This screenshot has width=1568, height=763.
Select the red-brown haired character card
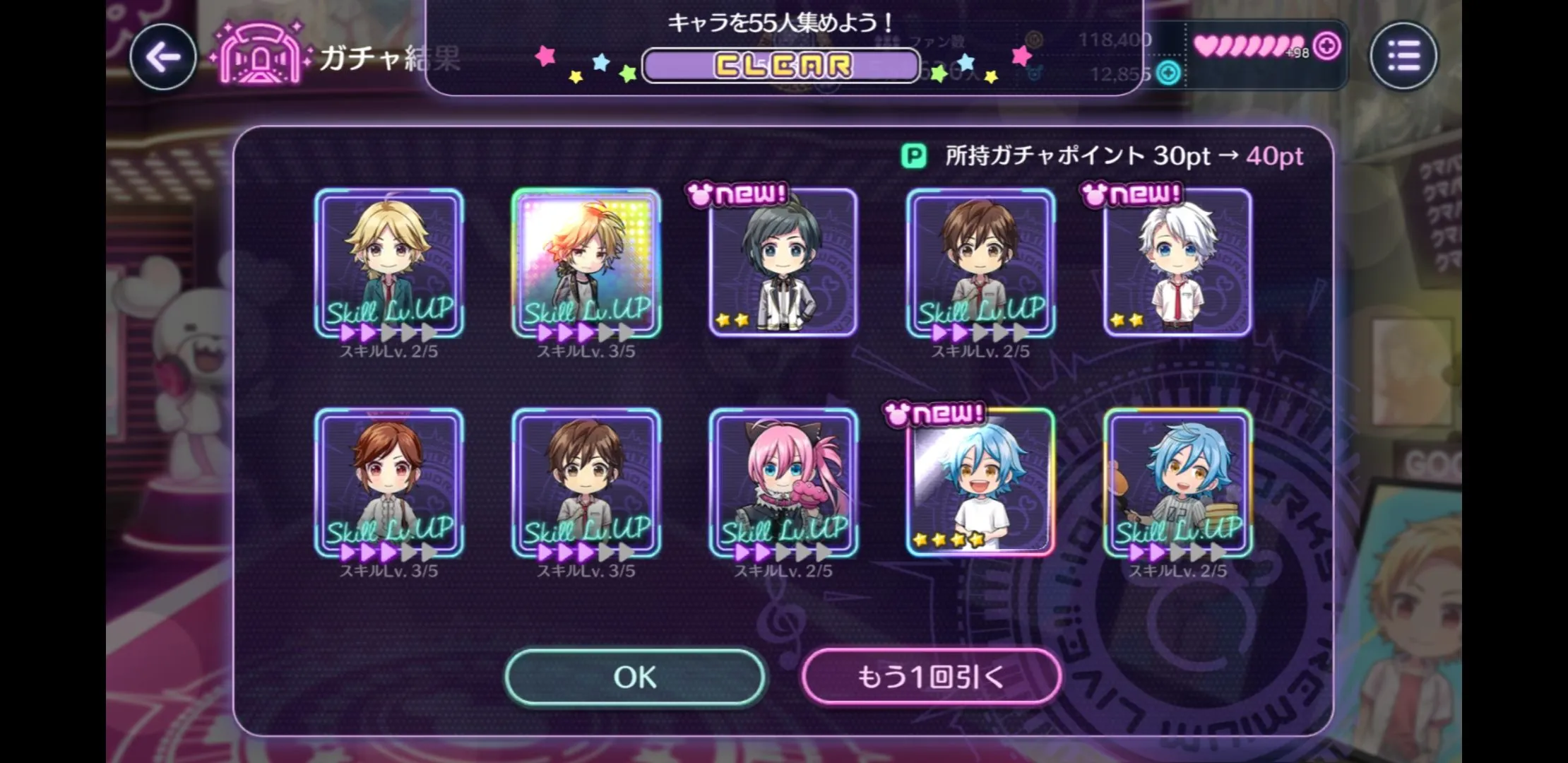[x=389, y=483]
